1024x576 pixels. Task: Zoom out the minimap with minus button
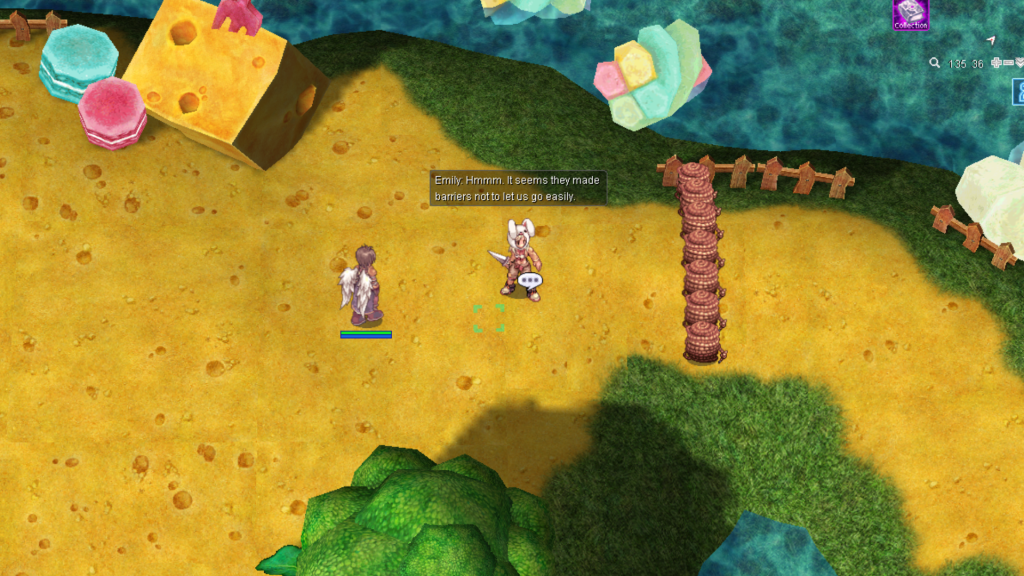pos(1007,63)
